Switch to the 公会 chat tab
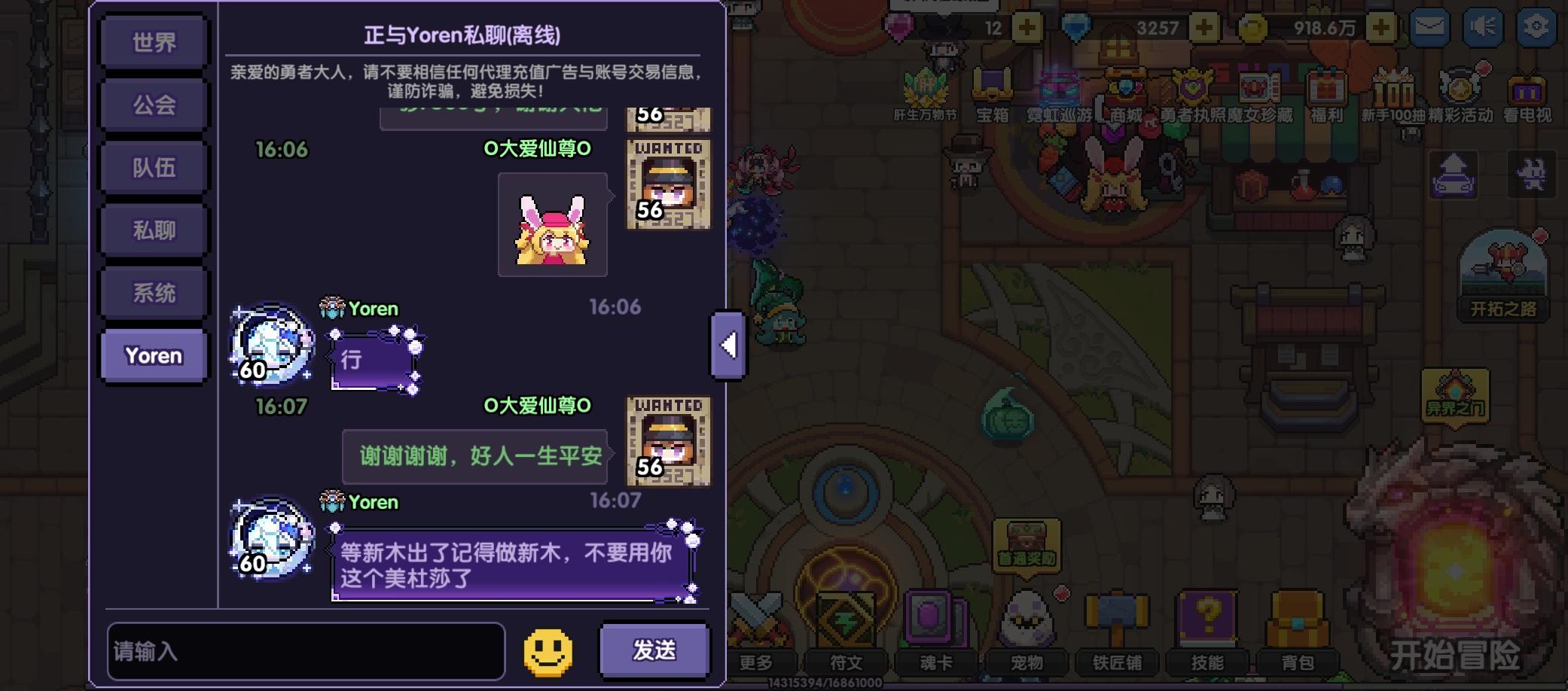This screenshot has height=691, width=1568. click(x=153, y=105)
